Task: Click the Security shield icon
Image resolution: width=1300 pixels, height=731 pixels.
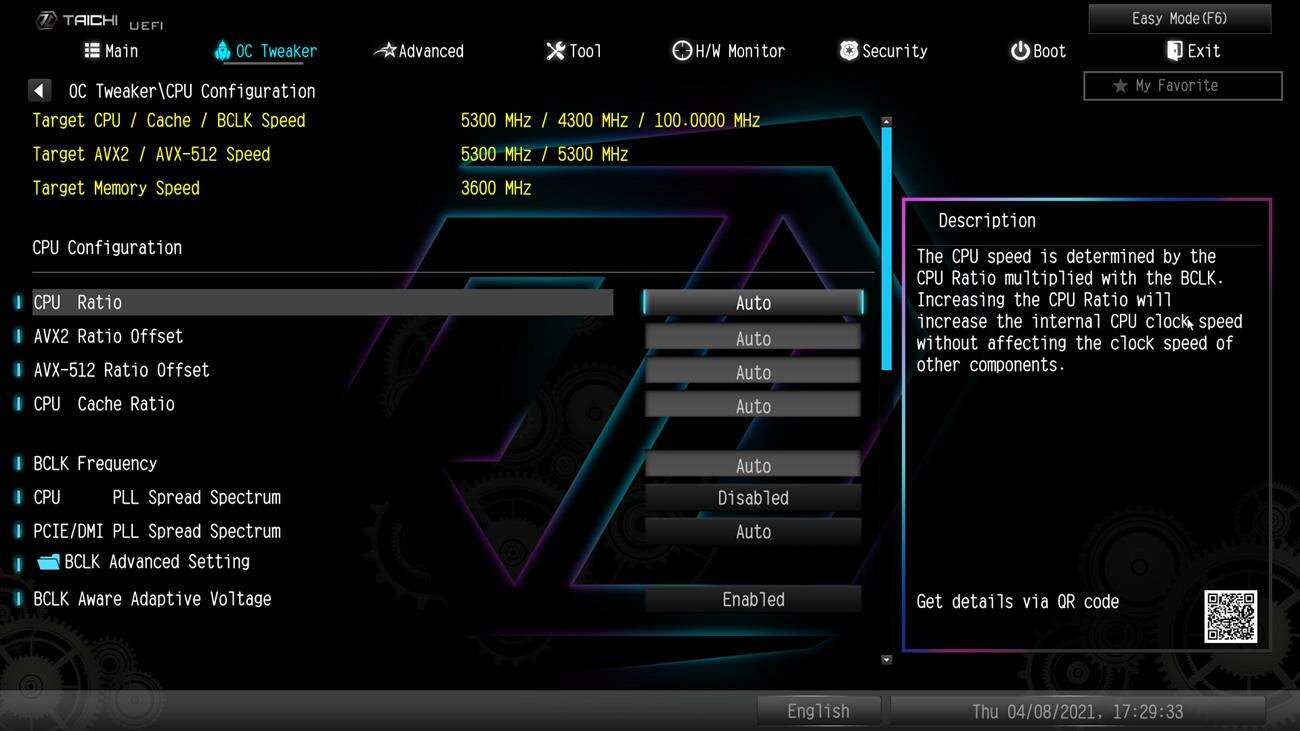Action: click(x=848, y=50)
